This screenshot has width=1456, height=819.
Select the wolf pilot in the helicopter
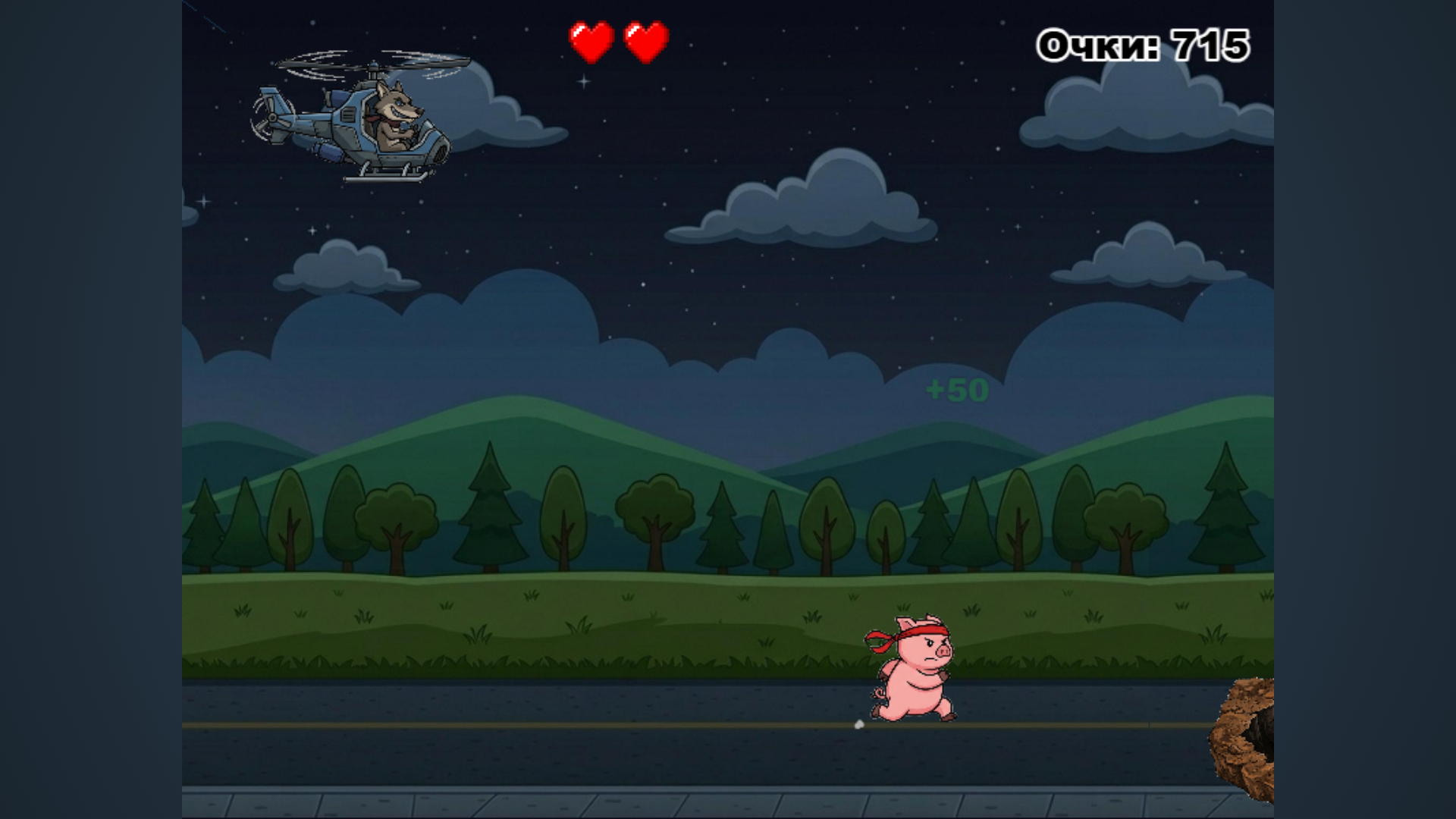[394, 112]
